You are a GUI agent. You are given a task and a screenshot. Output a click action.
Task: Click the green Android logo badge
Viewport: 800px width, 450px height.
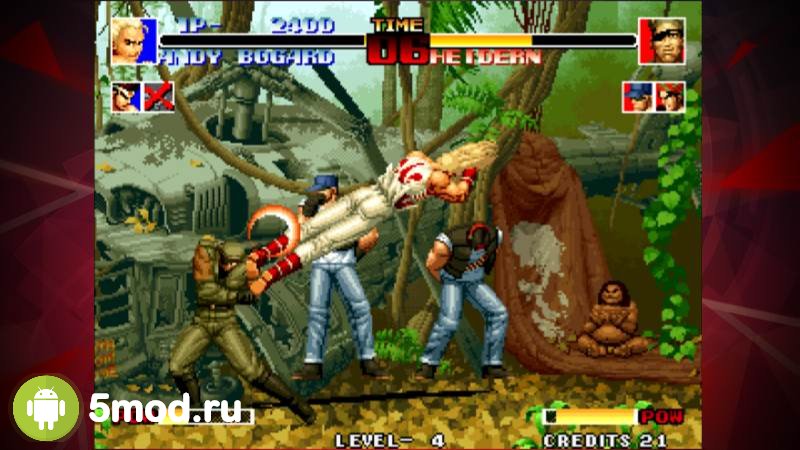(x=45, y=408)
